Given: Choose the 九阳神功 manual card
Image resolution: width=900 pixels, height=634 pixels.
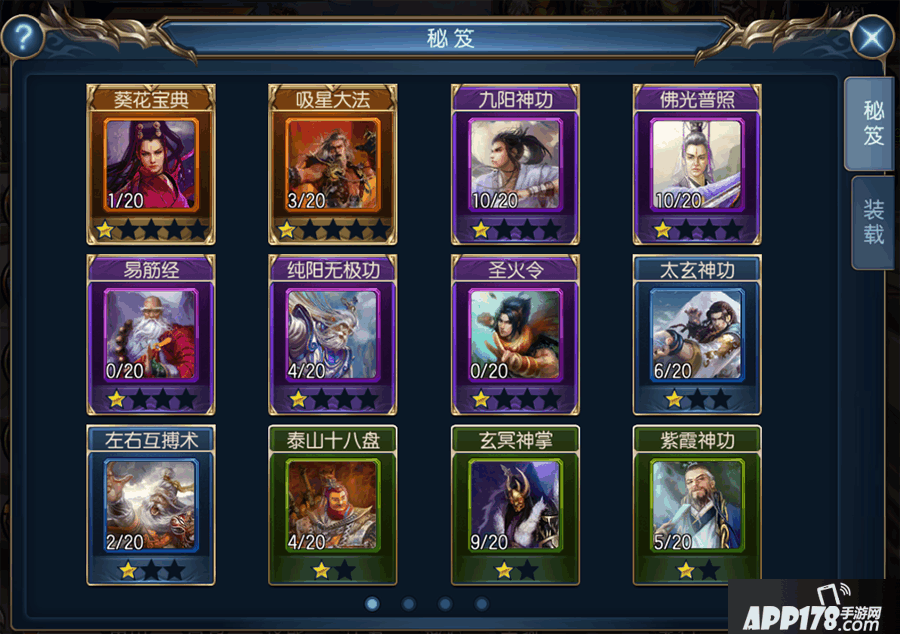Looking at the screenshot, I should coord(515,165).
